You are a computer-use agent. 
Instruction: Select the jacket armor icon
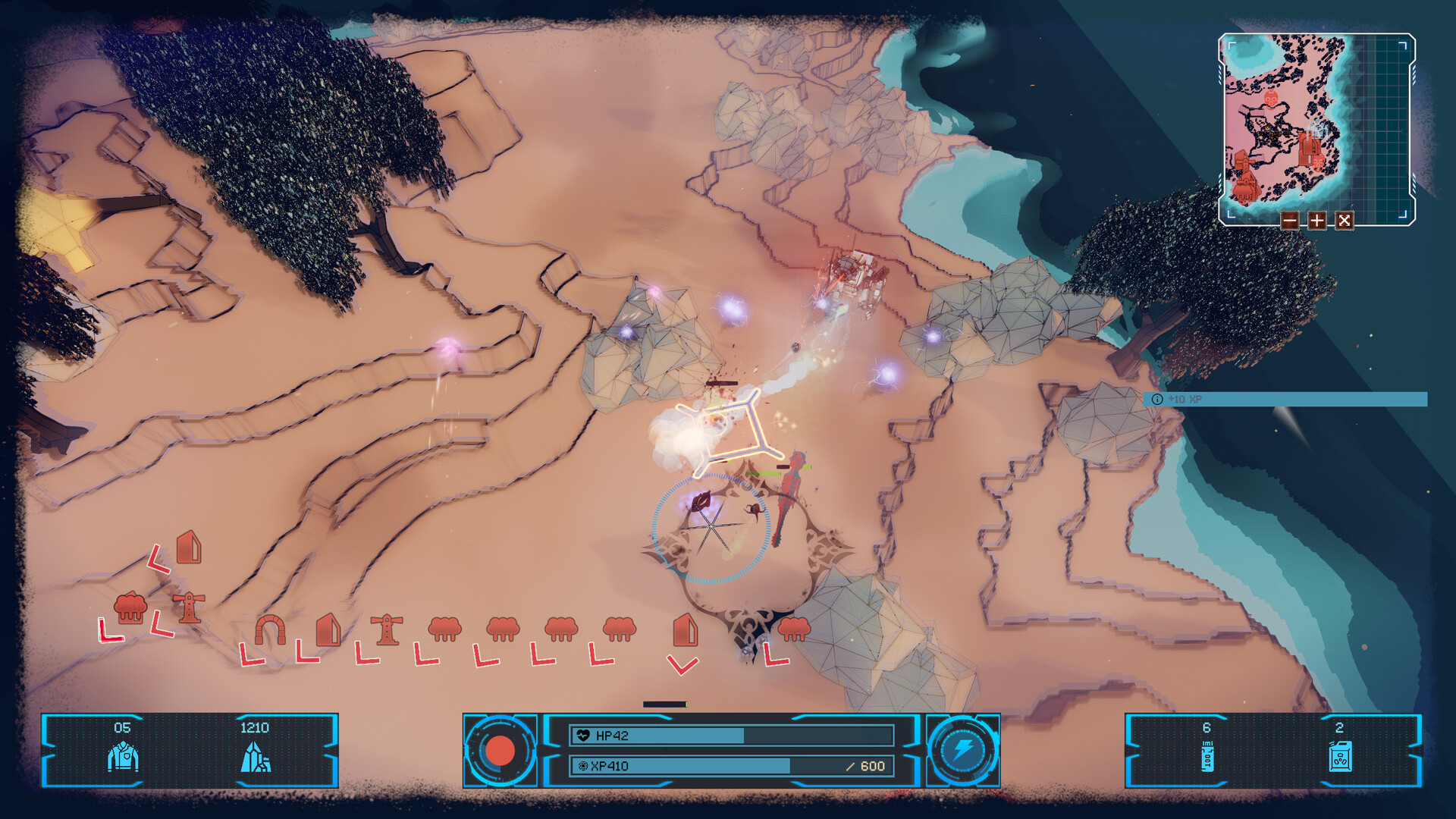123,756
